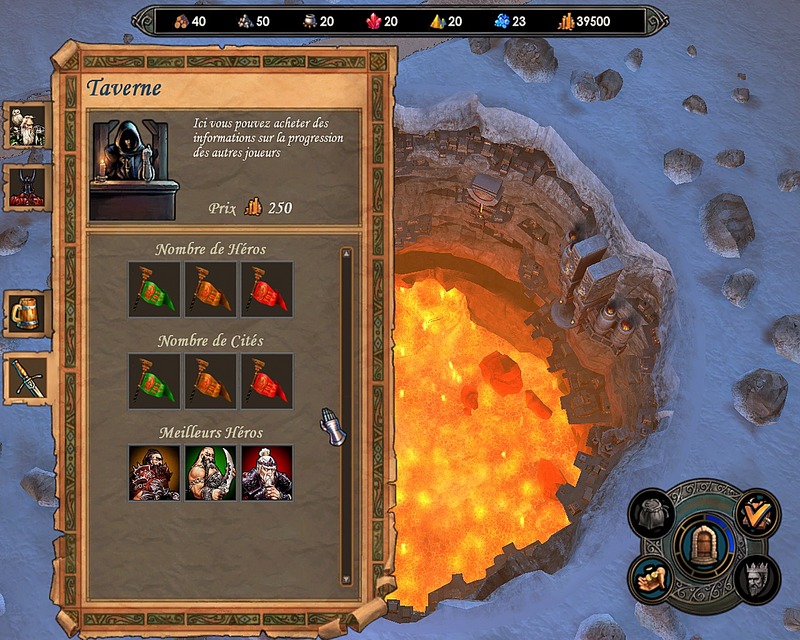Image resolution: width=800 pixels, height=640 pixels.
Task: Pick the green-background scimitar hero portrait
Action: 210,473
